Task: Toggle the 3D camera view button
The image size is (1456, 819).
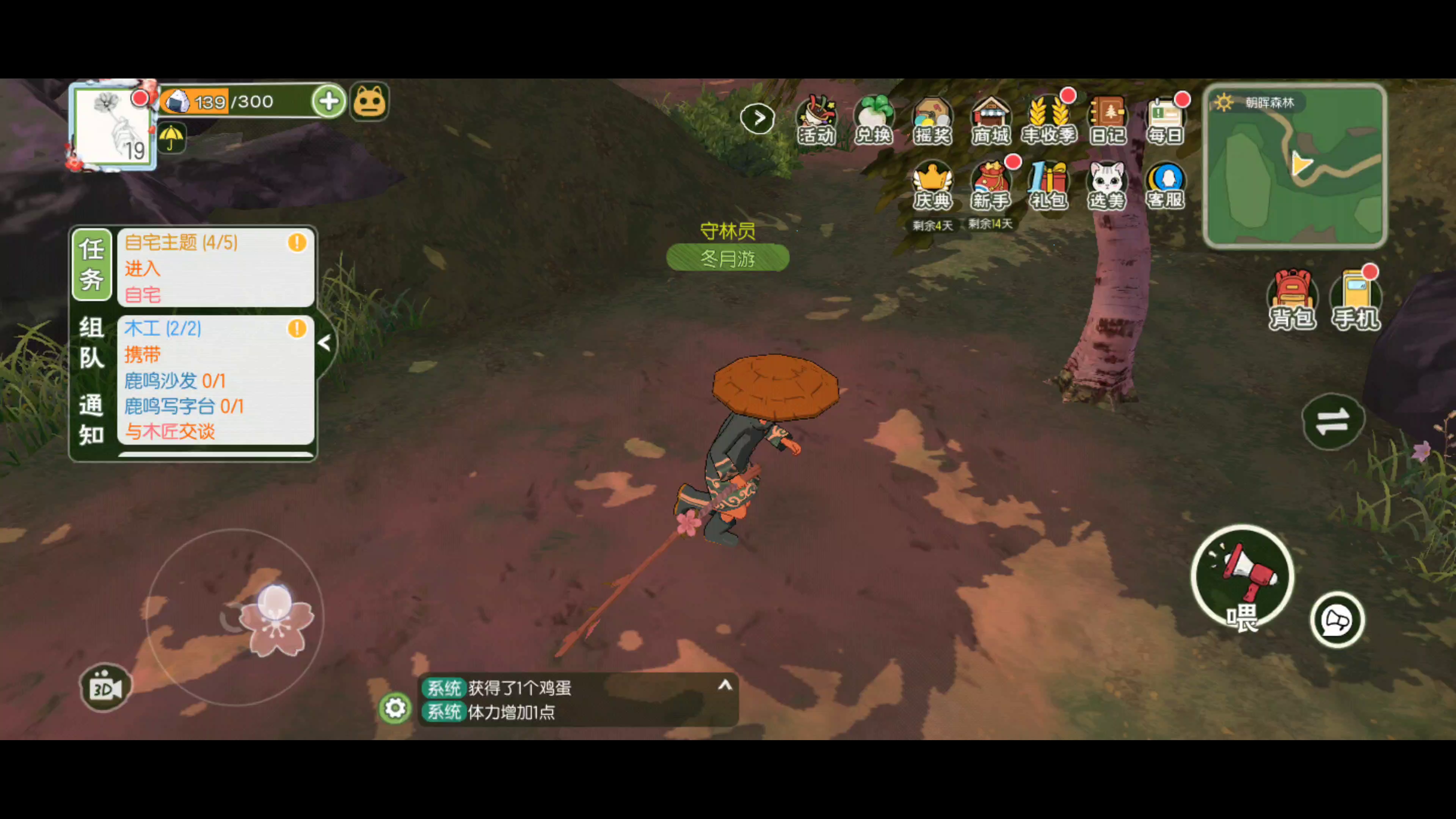Action: click(106, 688)
